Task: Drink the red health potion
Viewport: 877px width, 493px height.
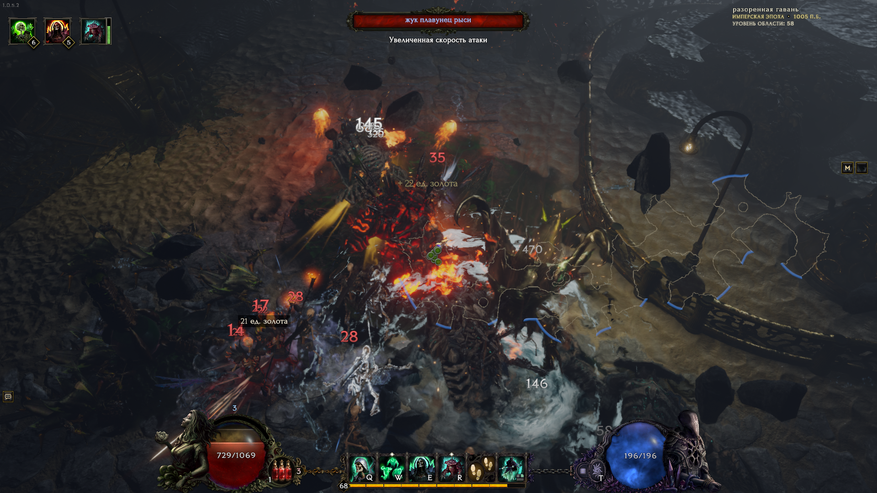Action: point(282,468)
